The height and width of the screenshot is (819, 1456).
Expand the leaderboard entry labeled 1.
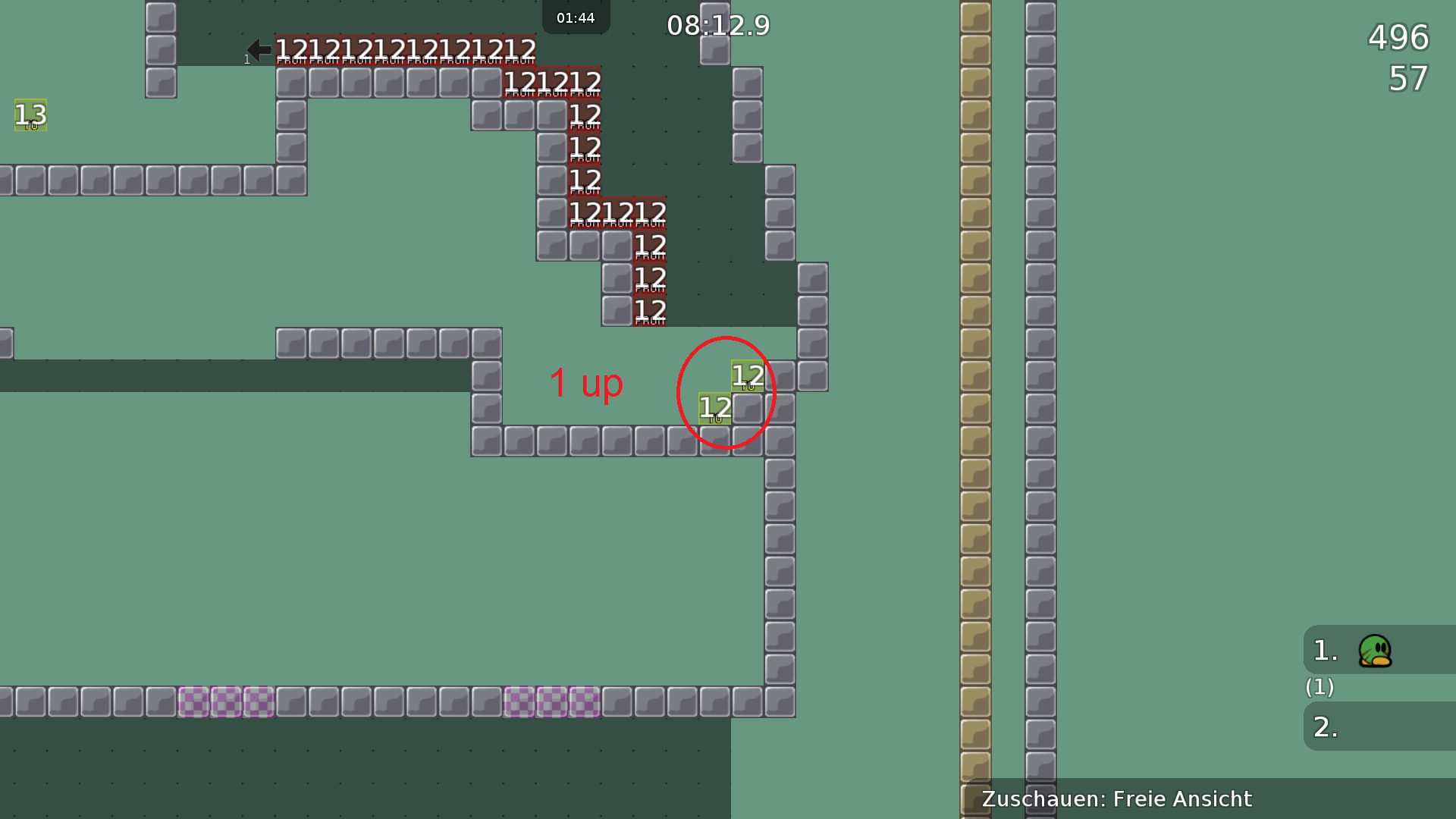click(x=1323, y=651)
